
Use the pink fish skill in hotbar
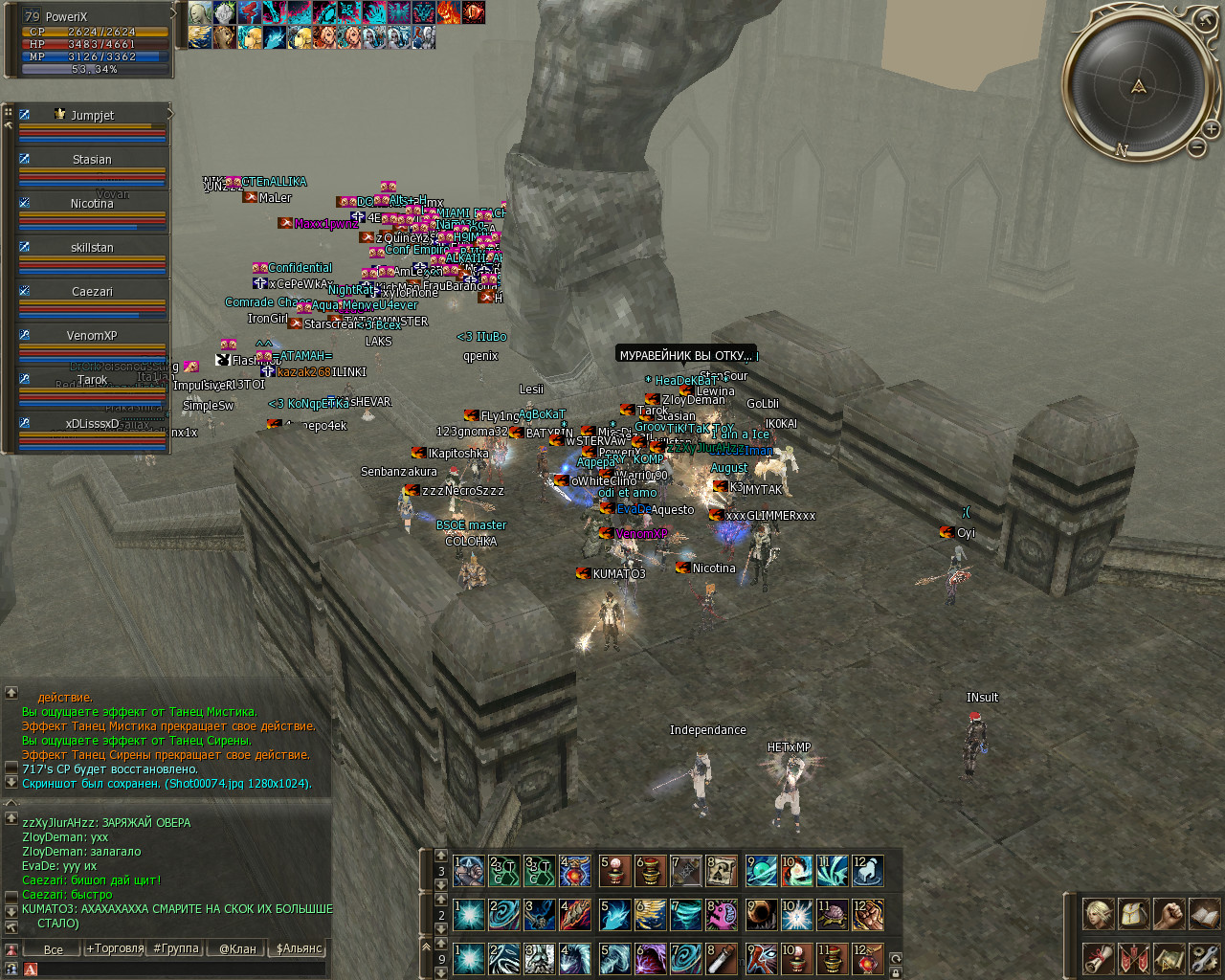point(721,915)
